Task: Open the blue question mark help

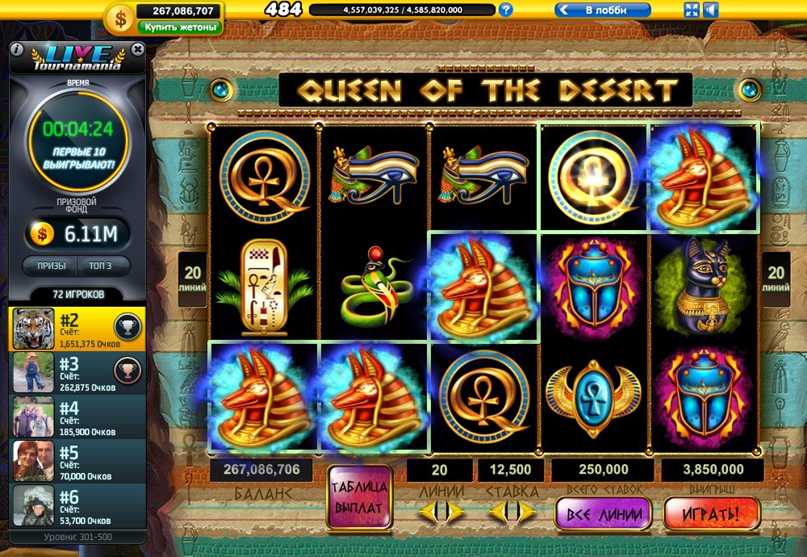Action: tap(506, 10)
